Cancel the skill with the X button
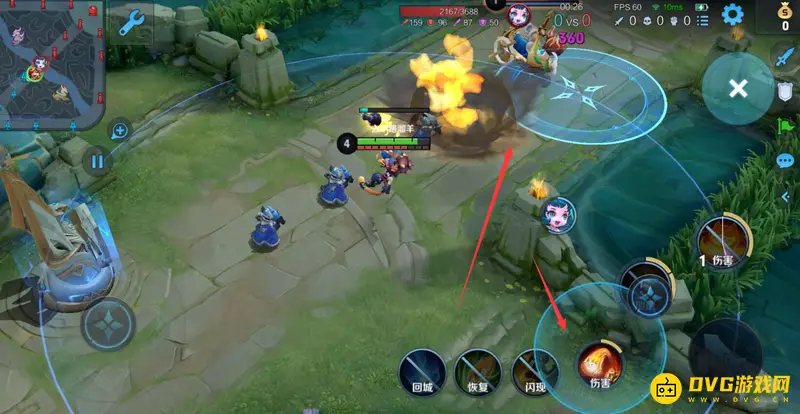Image resolution: width=800 pixels, height=414 pixels. 738,88
